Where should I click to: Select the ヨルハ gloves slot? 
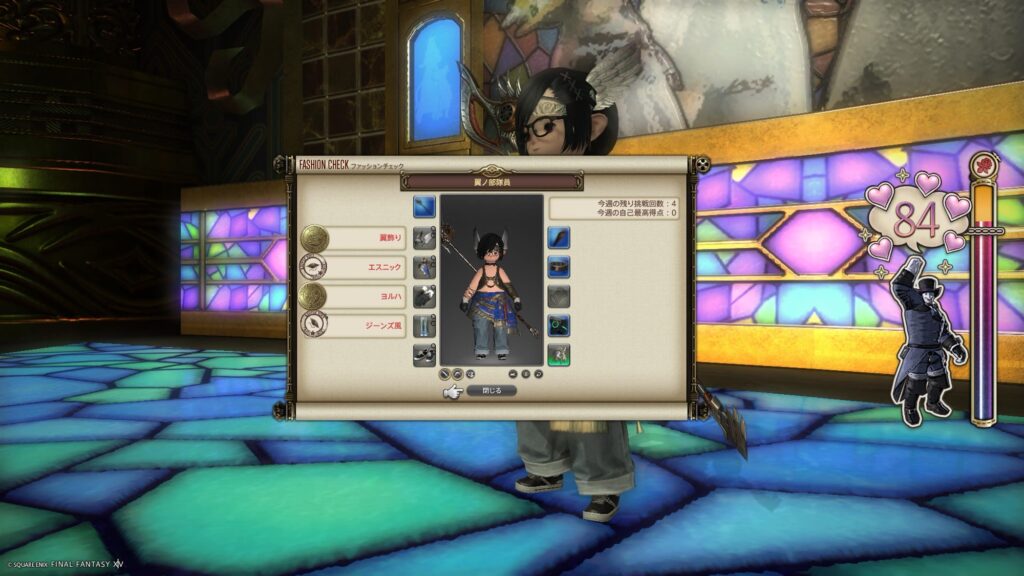click(x=424, y=296)
